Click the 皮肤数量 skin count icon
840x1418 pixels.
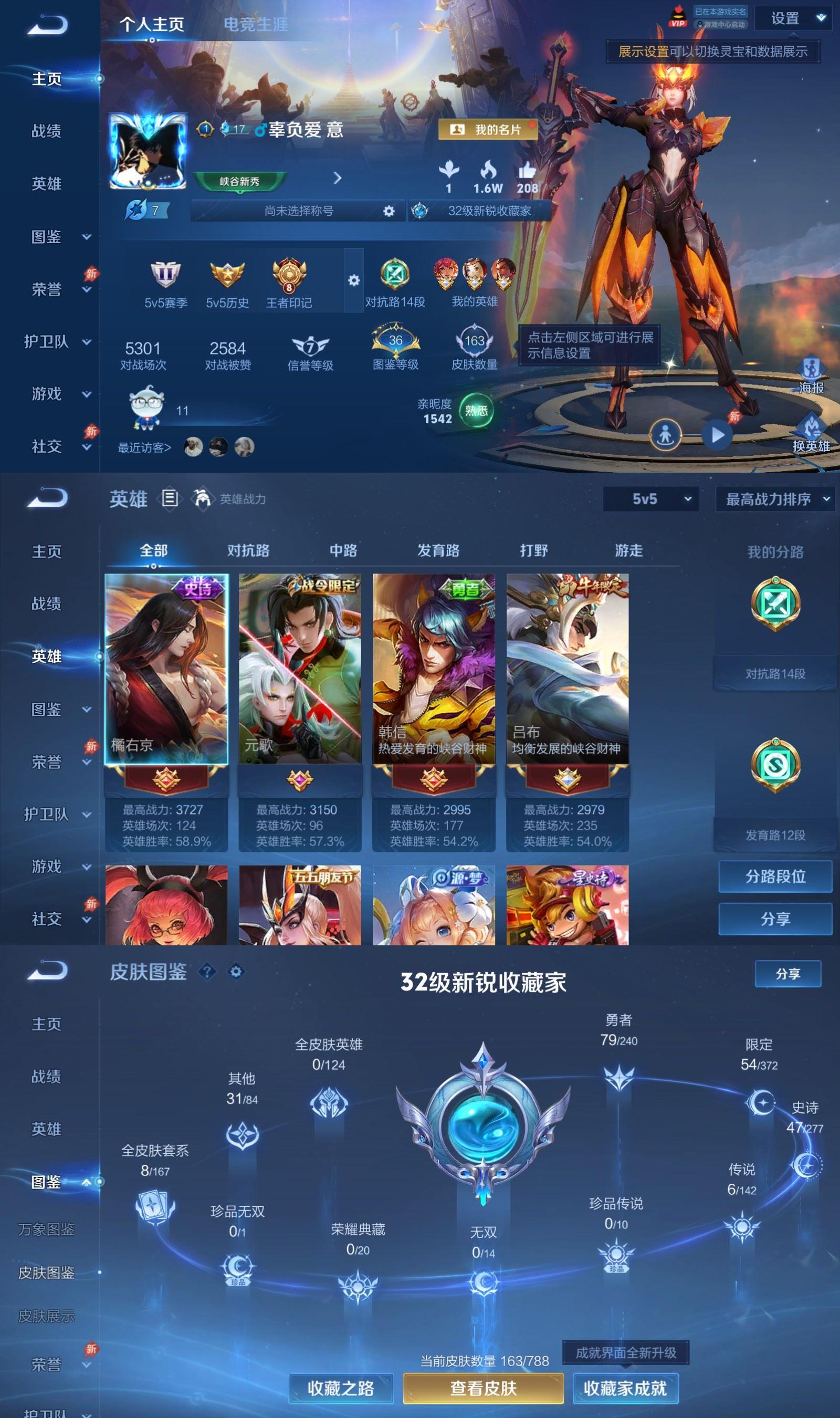pos(476,339)
